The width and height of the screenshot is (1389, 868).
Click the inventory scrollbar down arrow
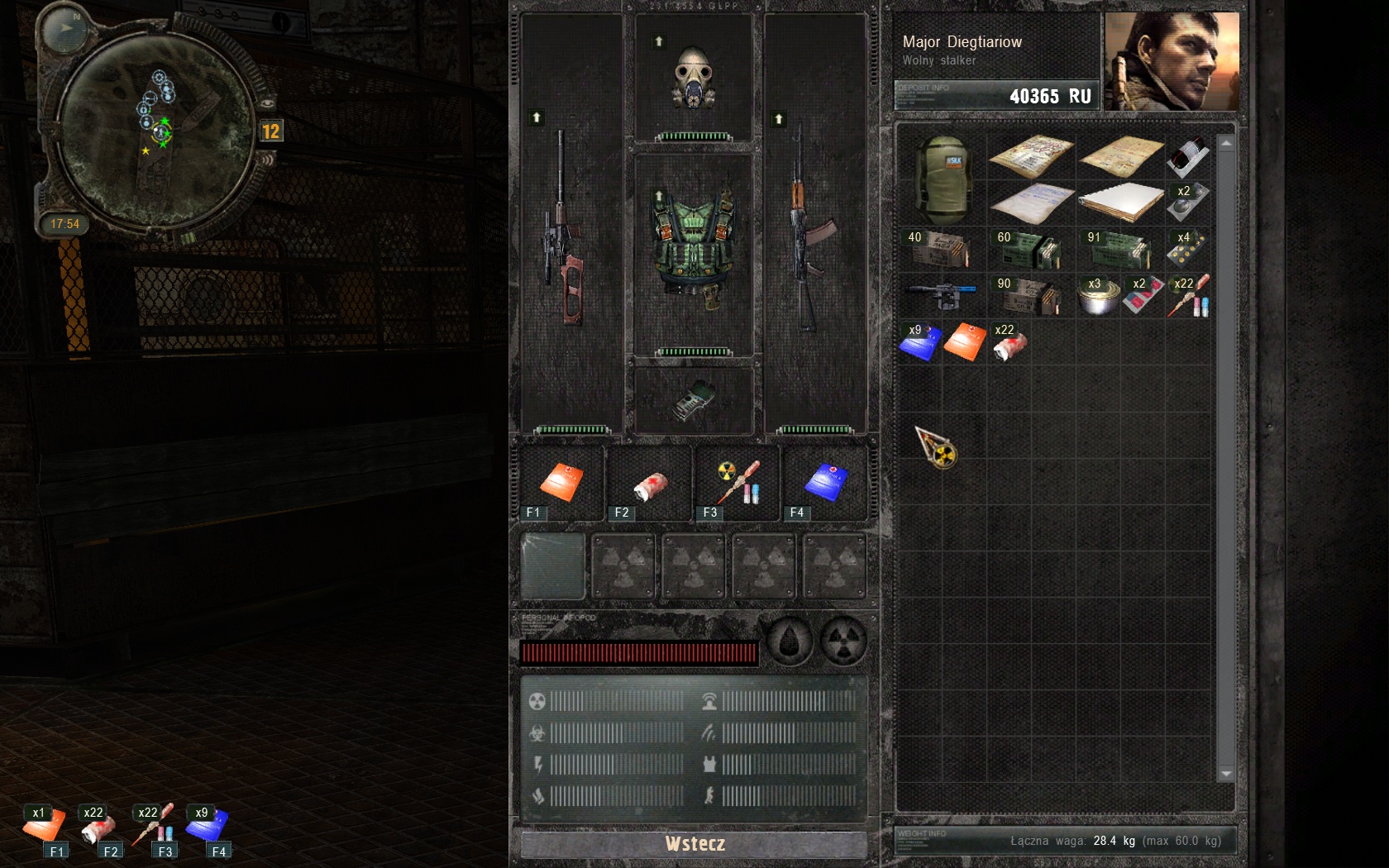(x=1226, y=774)
